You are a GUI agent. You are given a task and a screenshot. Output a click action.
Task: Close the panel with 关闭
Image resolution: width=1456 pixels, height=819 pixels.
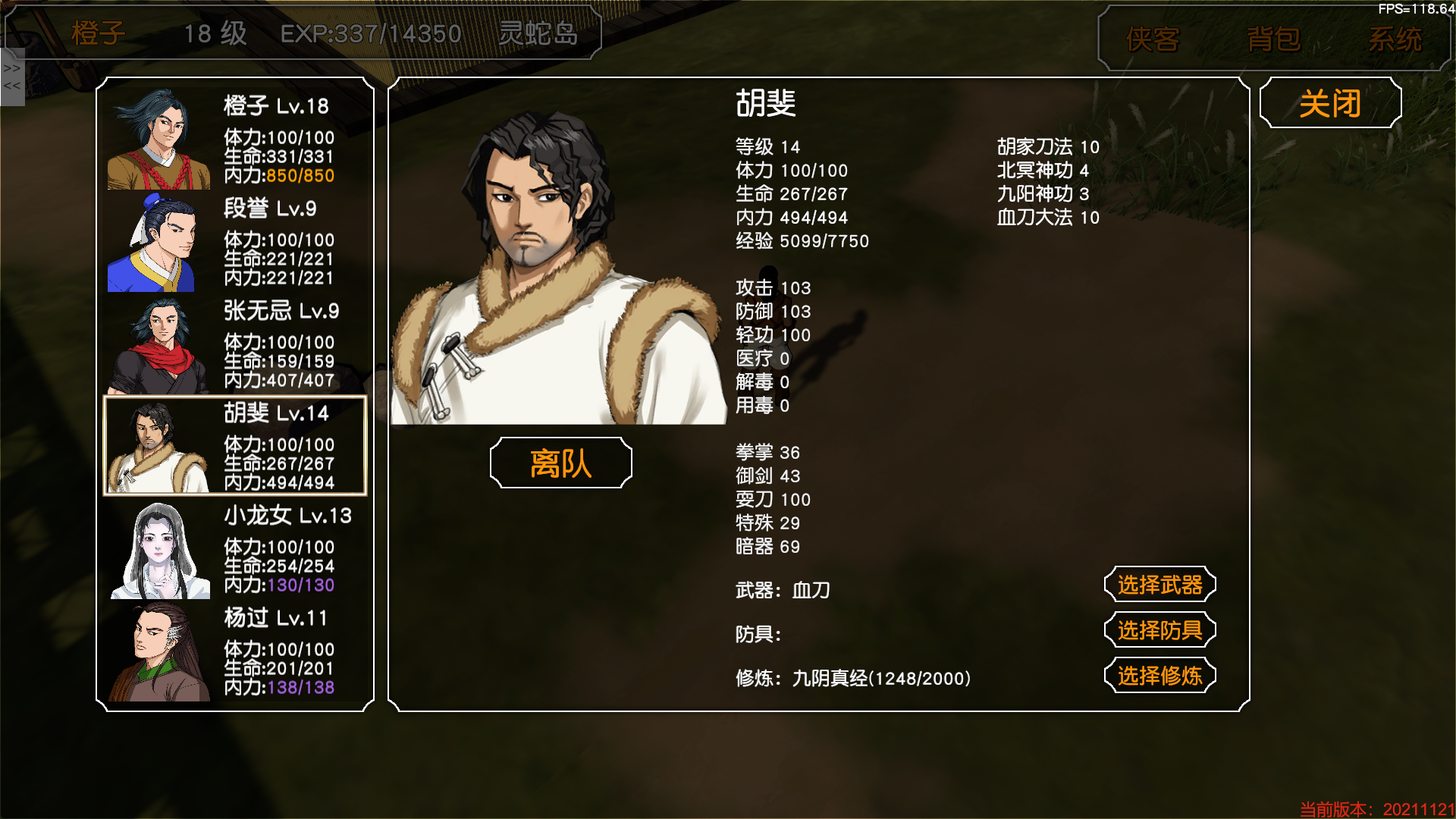click(1330, 102)
